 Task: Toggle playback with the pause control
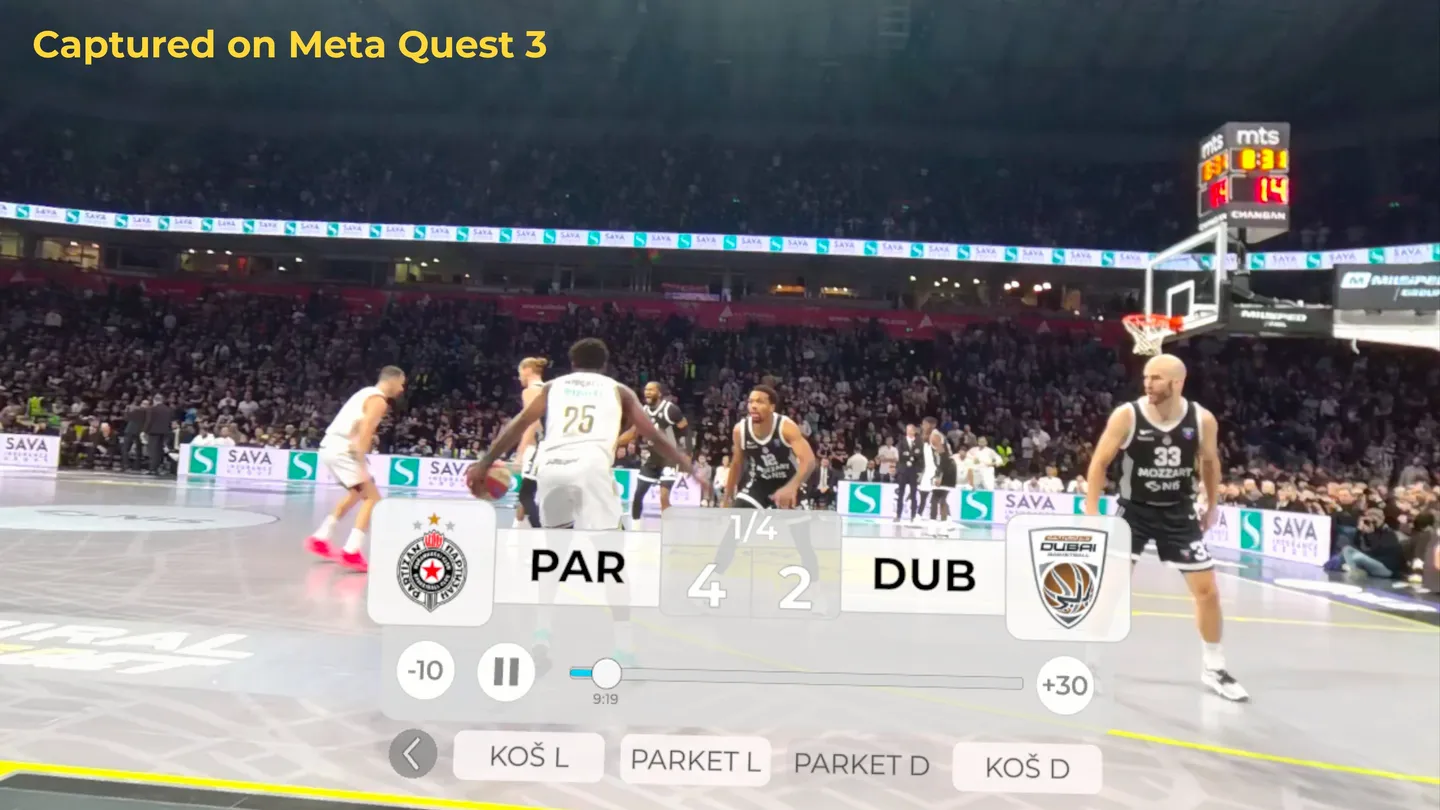(506, 670)
